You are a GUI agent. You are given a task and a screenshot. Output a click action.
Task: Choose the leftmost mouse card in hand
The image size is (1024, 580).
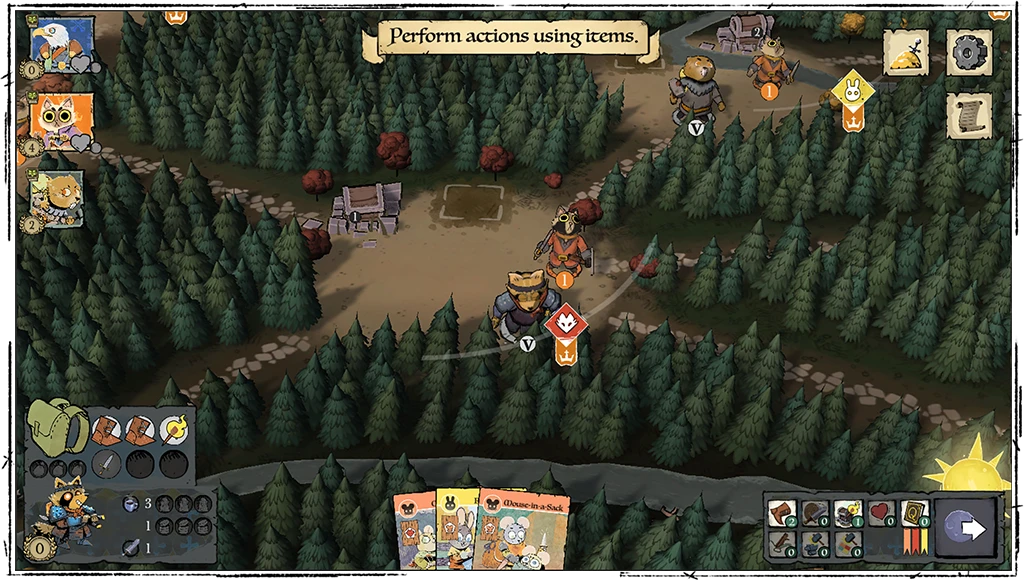point(413,532)
